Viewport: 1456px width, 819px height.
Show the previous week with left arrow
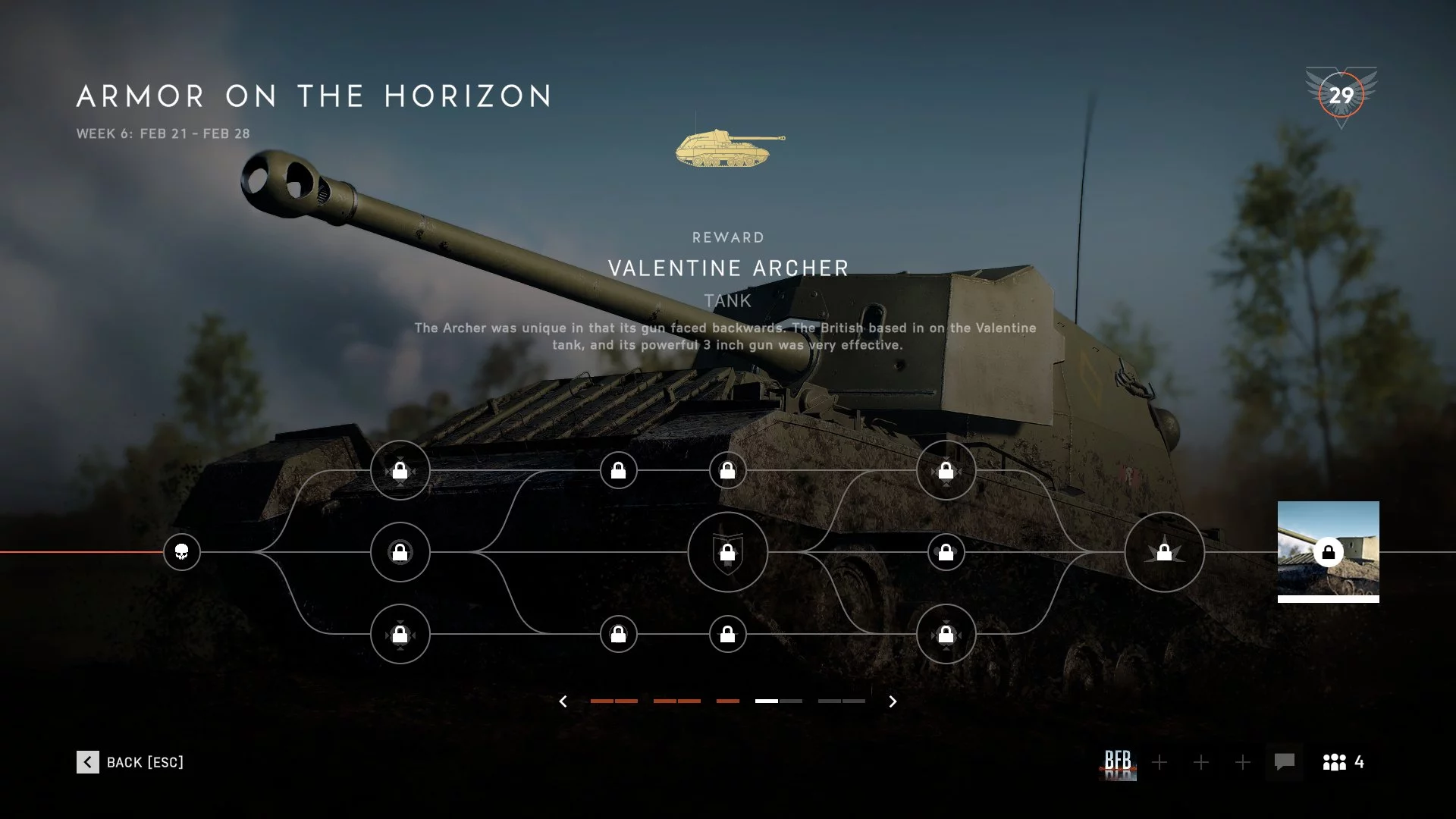point(563,701)
